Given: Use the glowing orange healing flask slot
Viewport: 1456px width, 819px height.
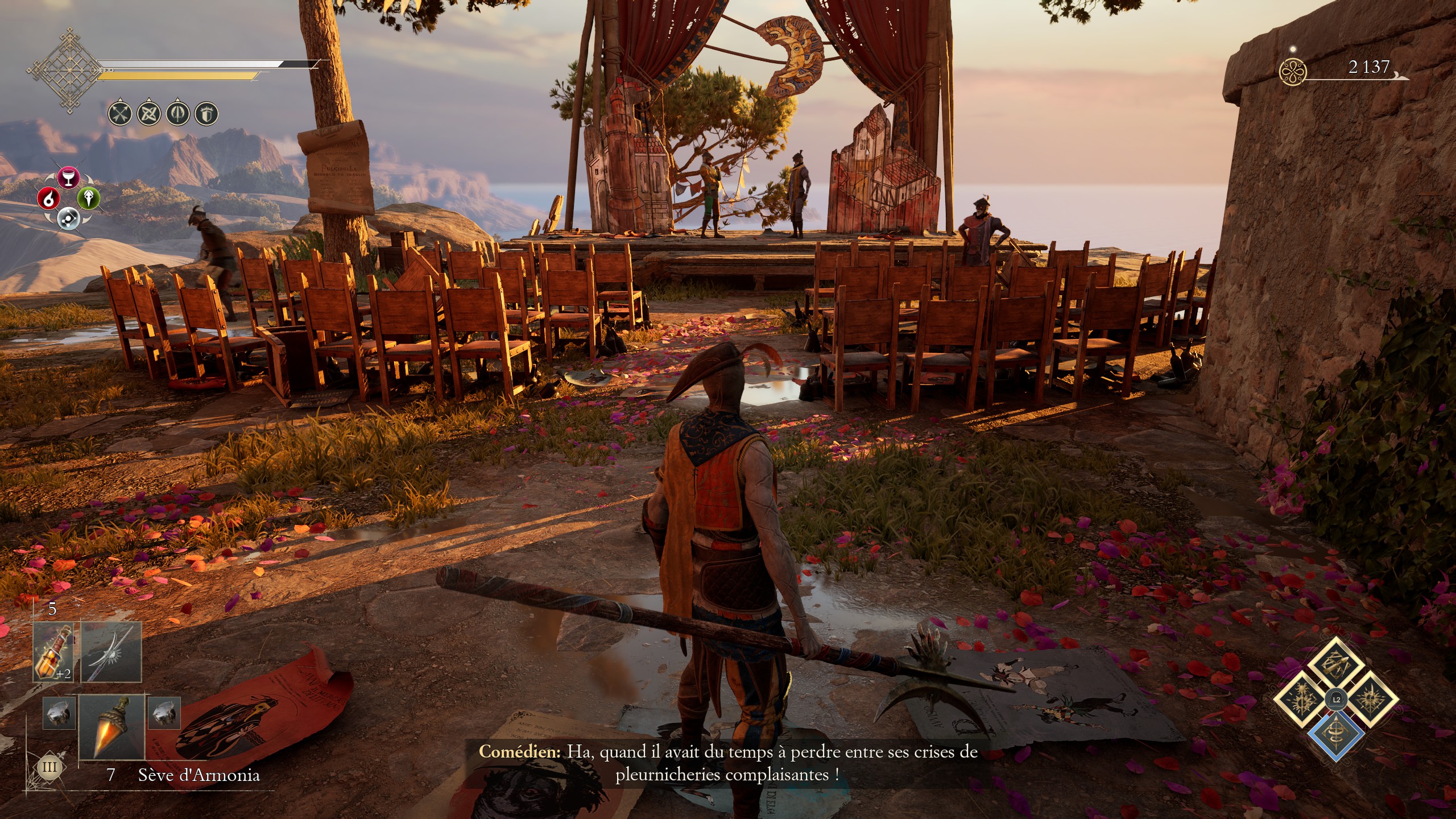Looking at the screenshot, I should click(x=53, y=652).
